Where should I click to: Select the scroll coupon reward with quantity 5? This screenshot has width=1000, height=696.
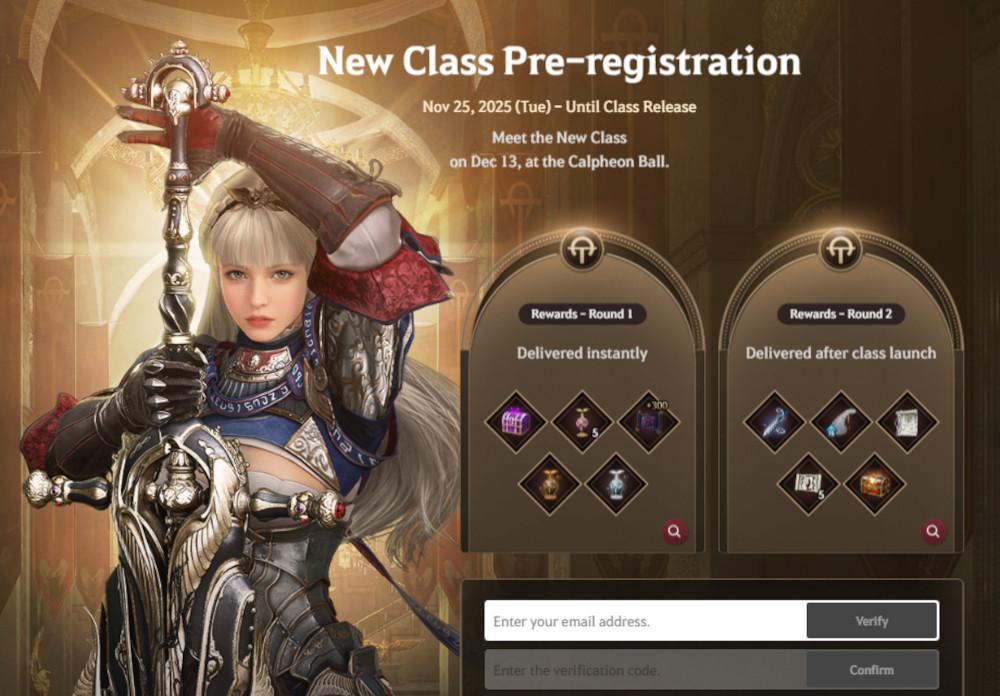808,483
